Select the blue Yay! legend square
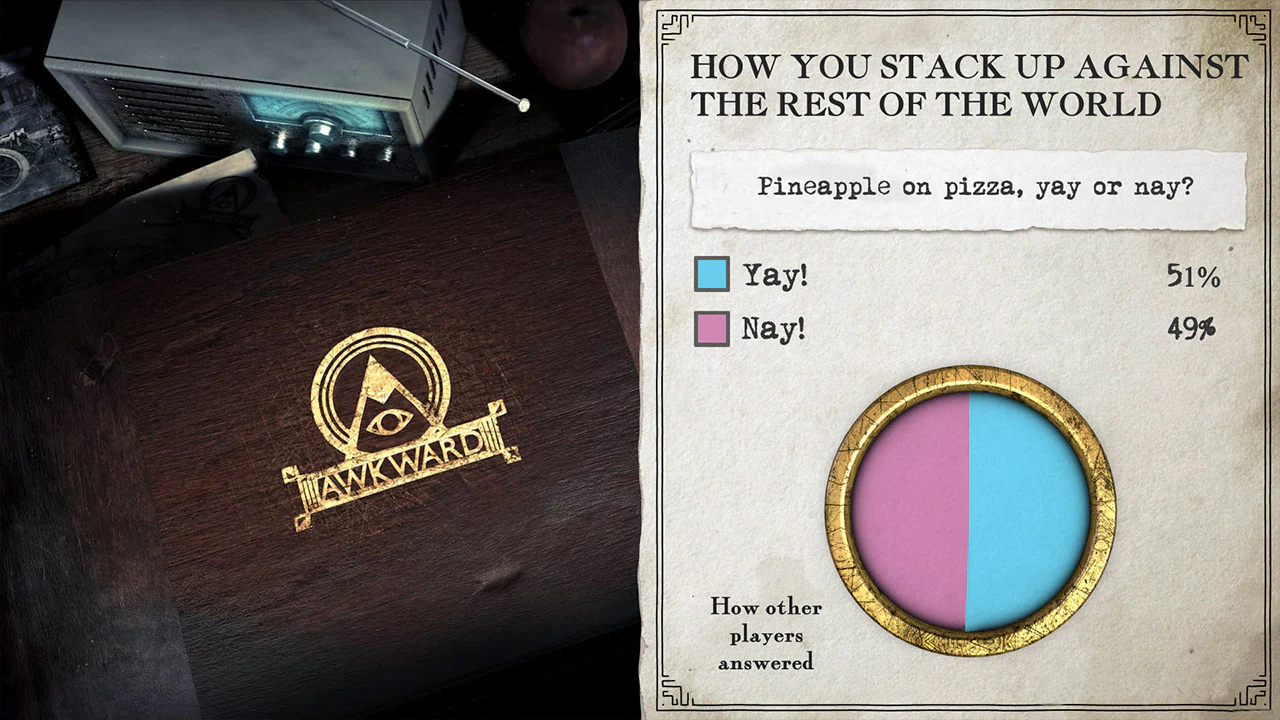 (x=713, y=275)
